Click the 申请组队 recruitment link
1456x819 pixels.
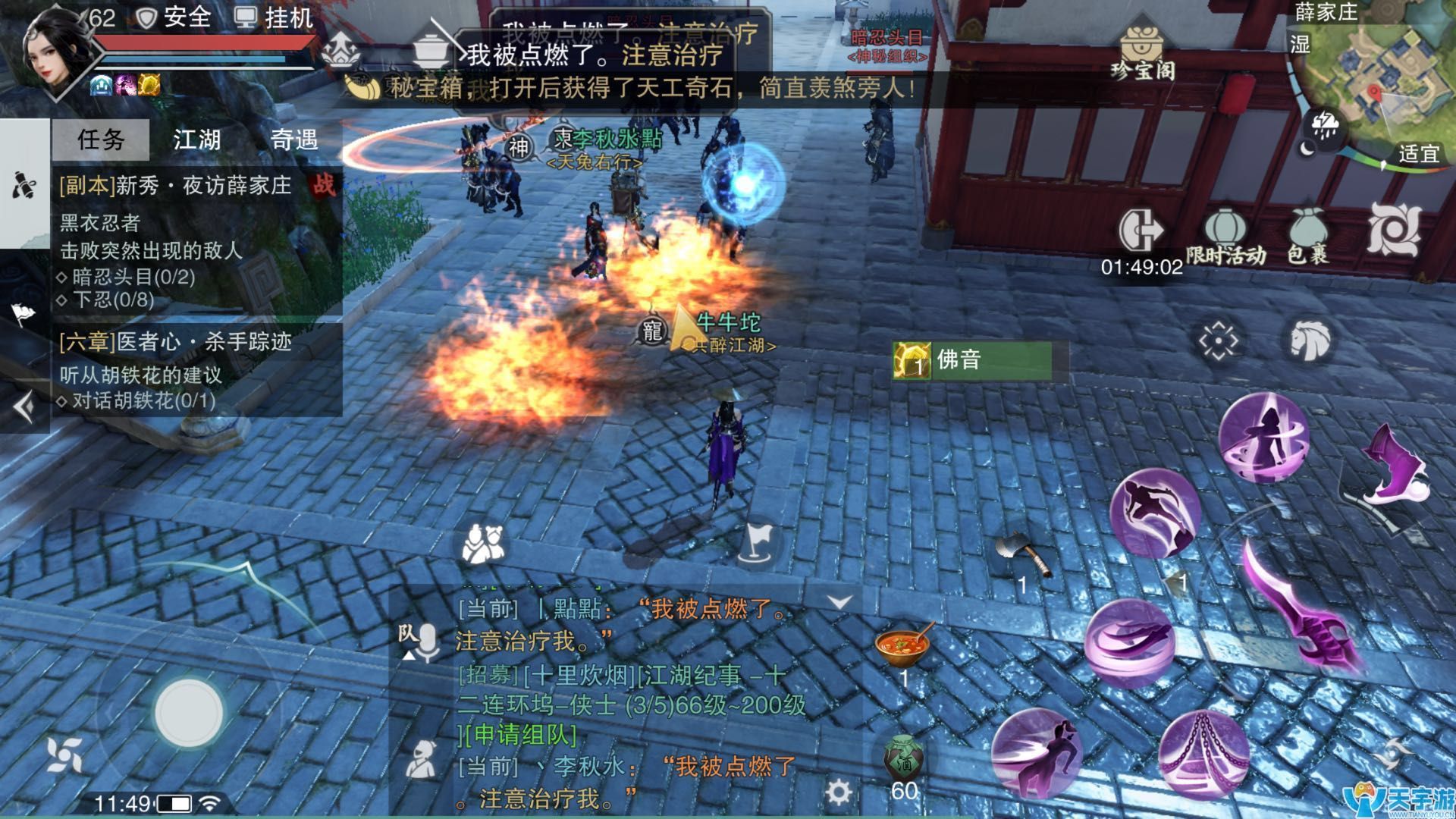tap(521, 735)
